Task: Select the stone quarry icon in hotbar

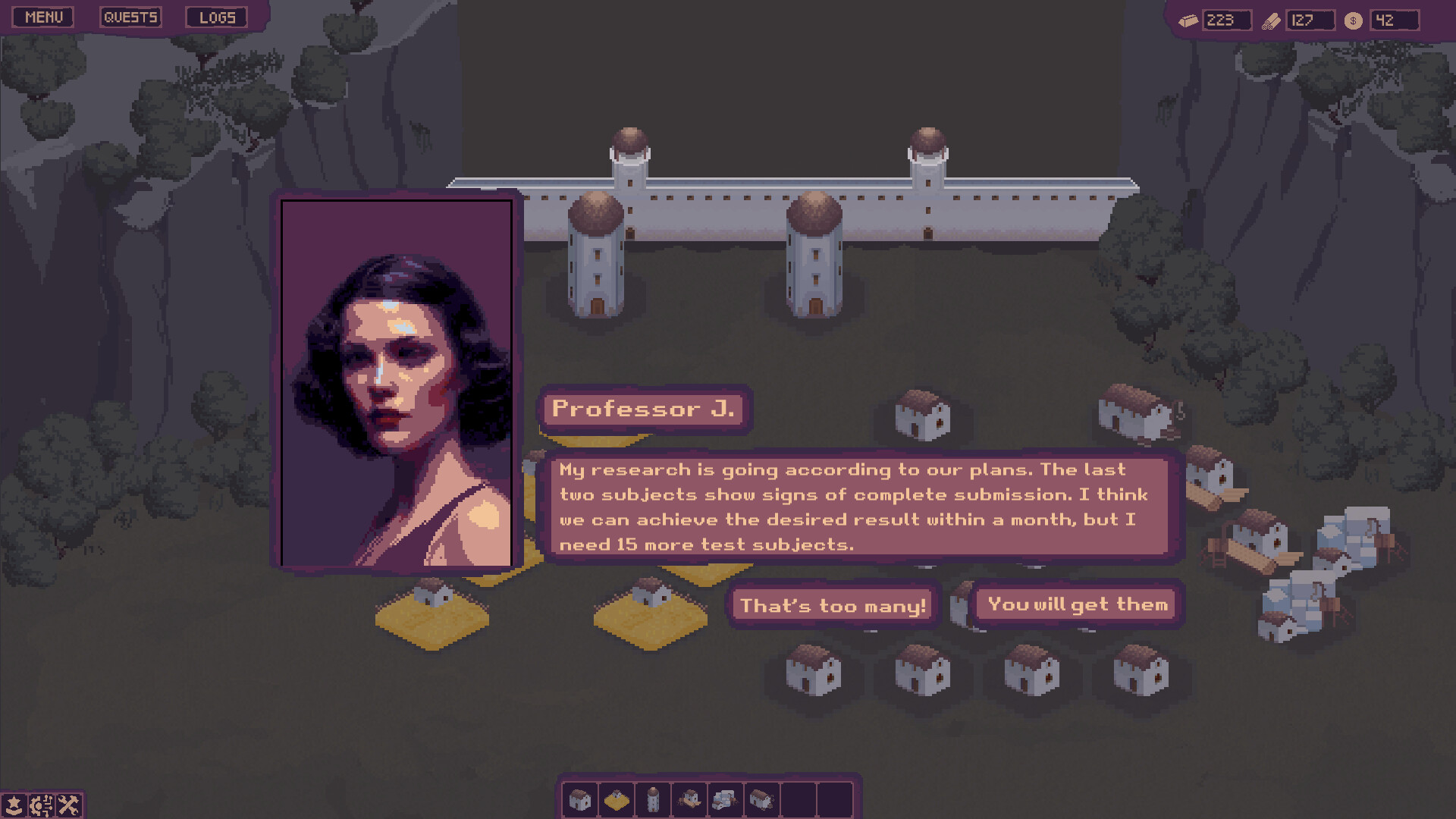Action: point(725,798)
